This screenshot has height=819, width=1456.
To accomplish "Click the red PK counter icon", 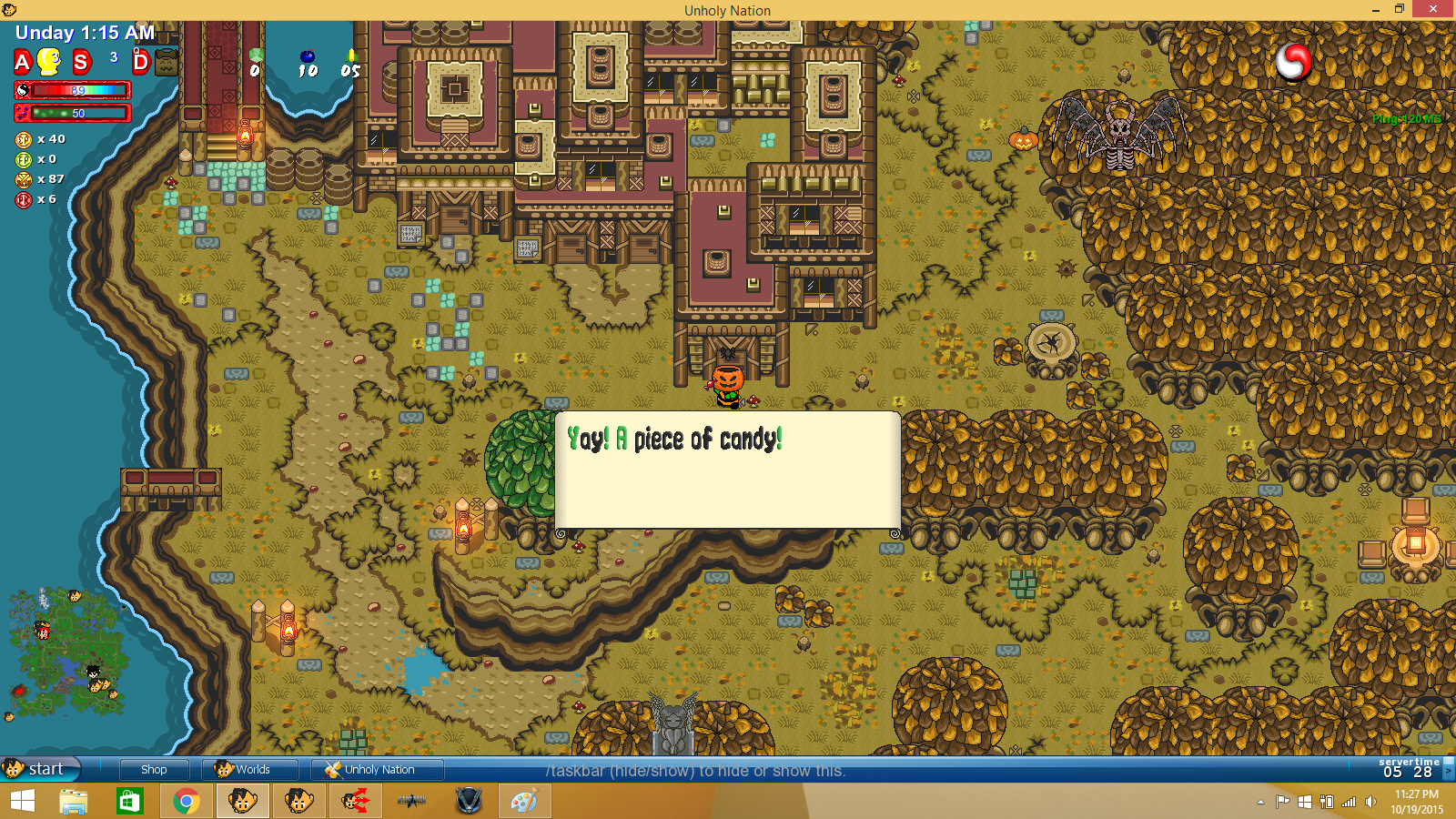I will (x=24, y=199).
